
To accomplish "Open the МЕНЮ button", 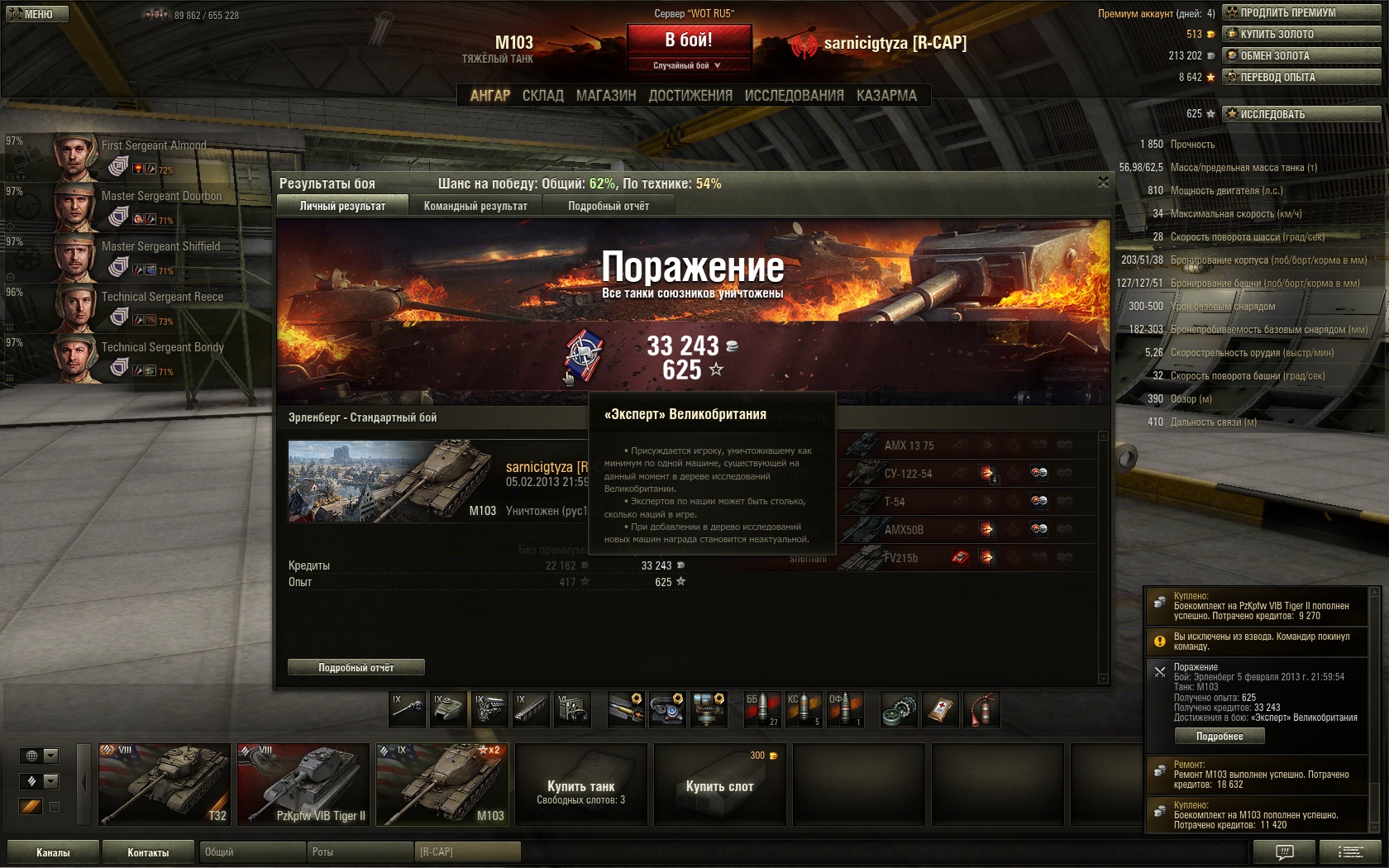I will (x=36, y=14).
